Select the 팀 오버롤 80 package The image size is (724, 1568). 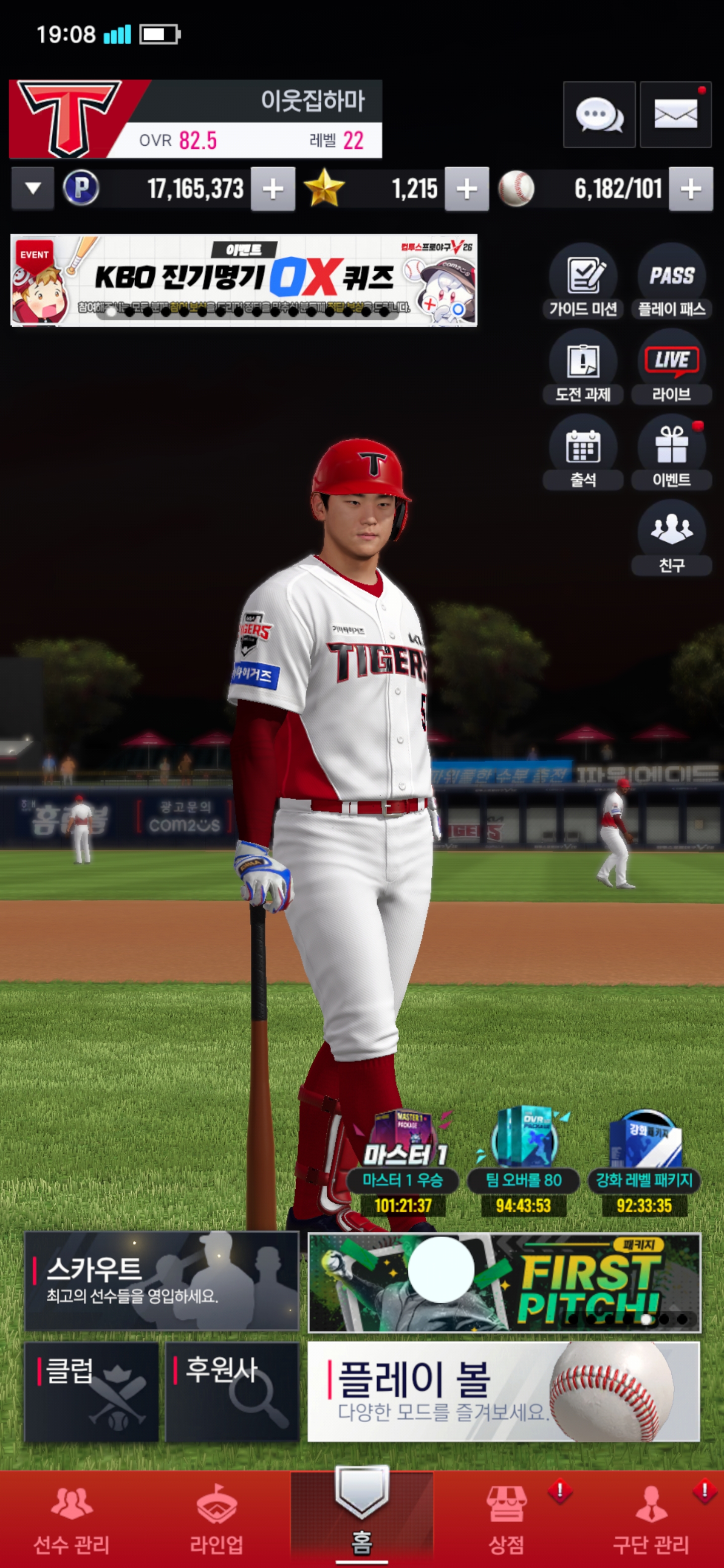tap(524, 1162)
